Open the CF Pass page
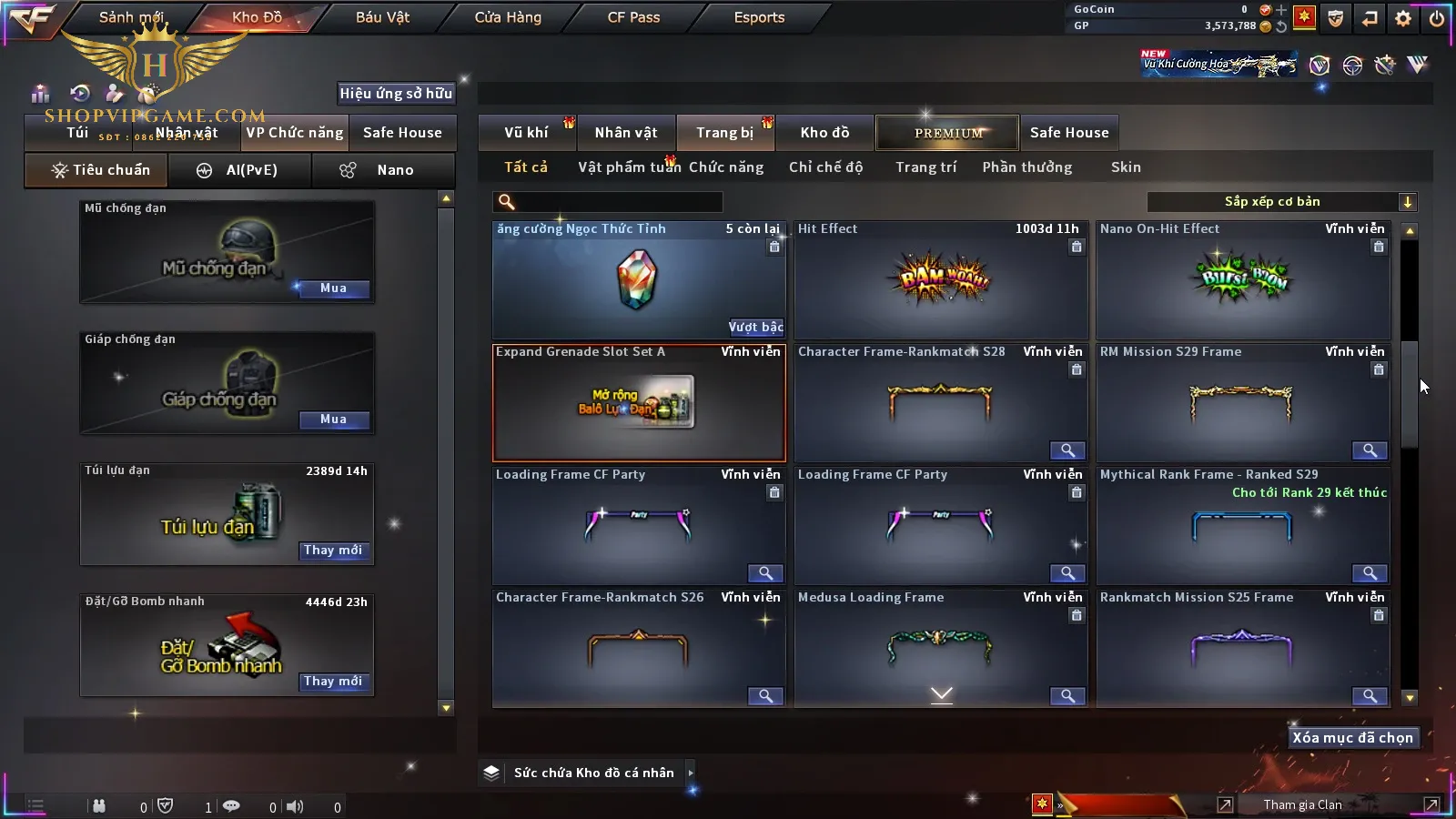This screenshot has height=819, width=1456. point(633,17)
